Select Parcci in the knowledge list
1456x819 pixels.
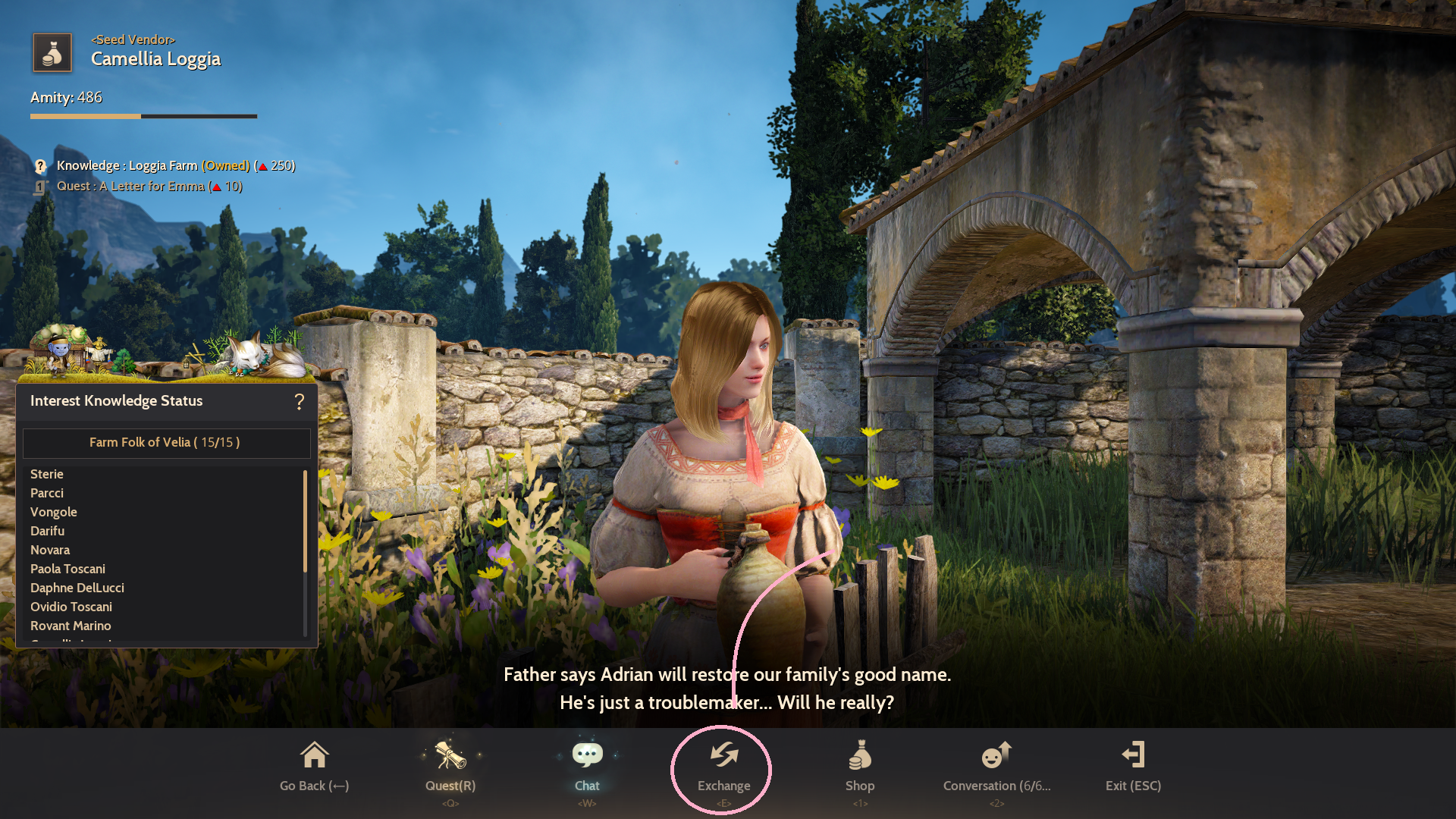pos(47,493)
